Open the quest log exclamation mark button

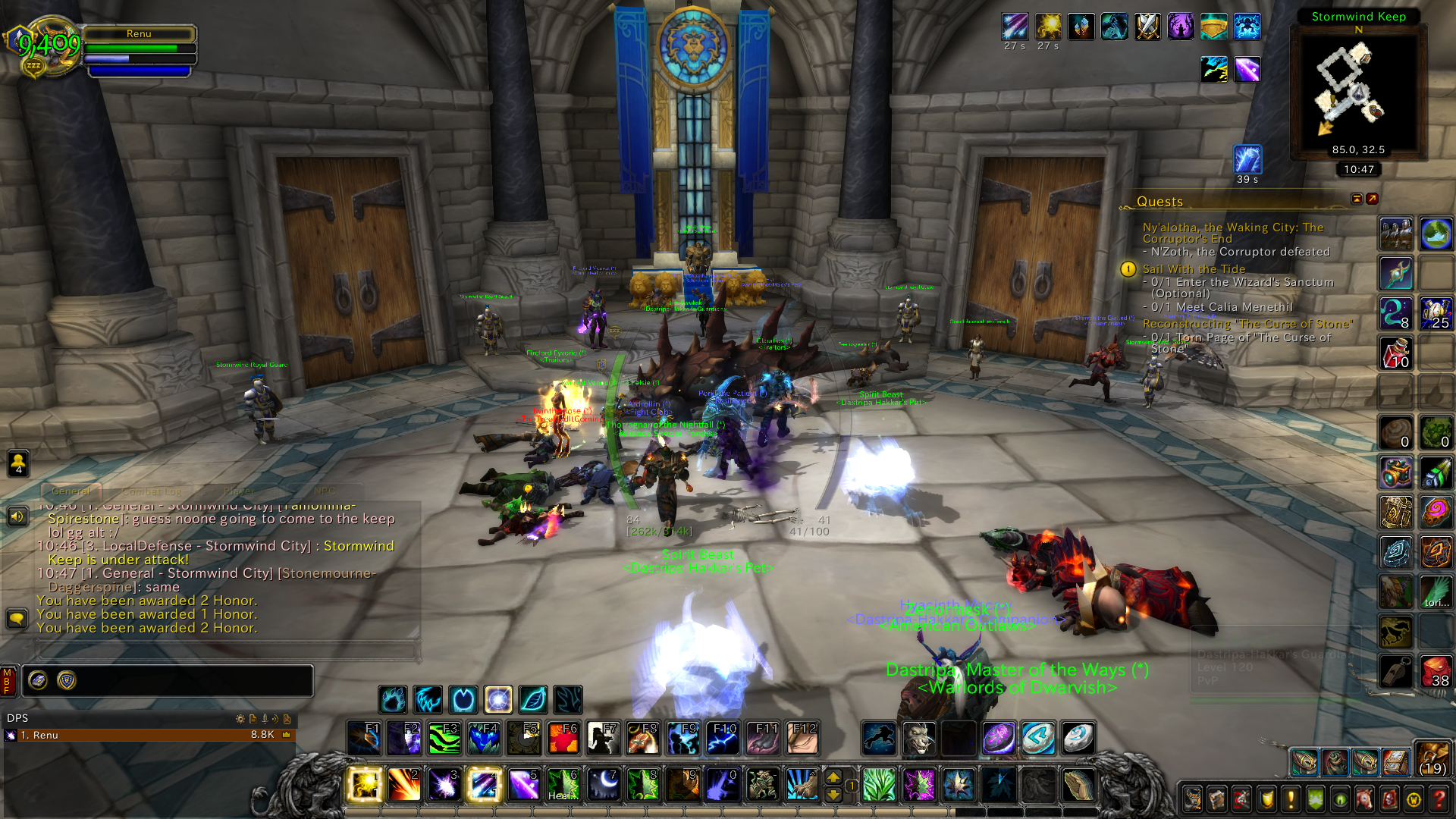coord(1291,799)
